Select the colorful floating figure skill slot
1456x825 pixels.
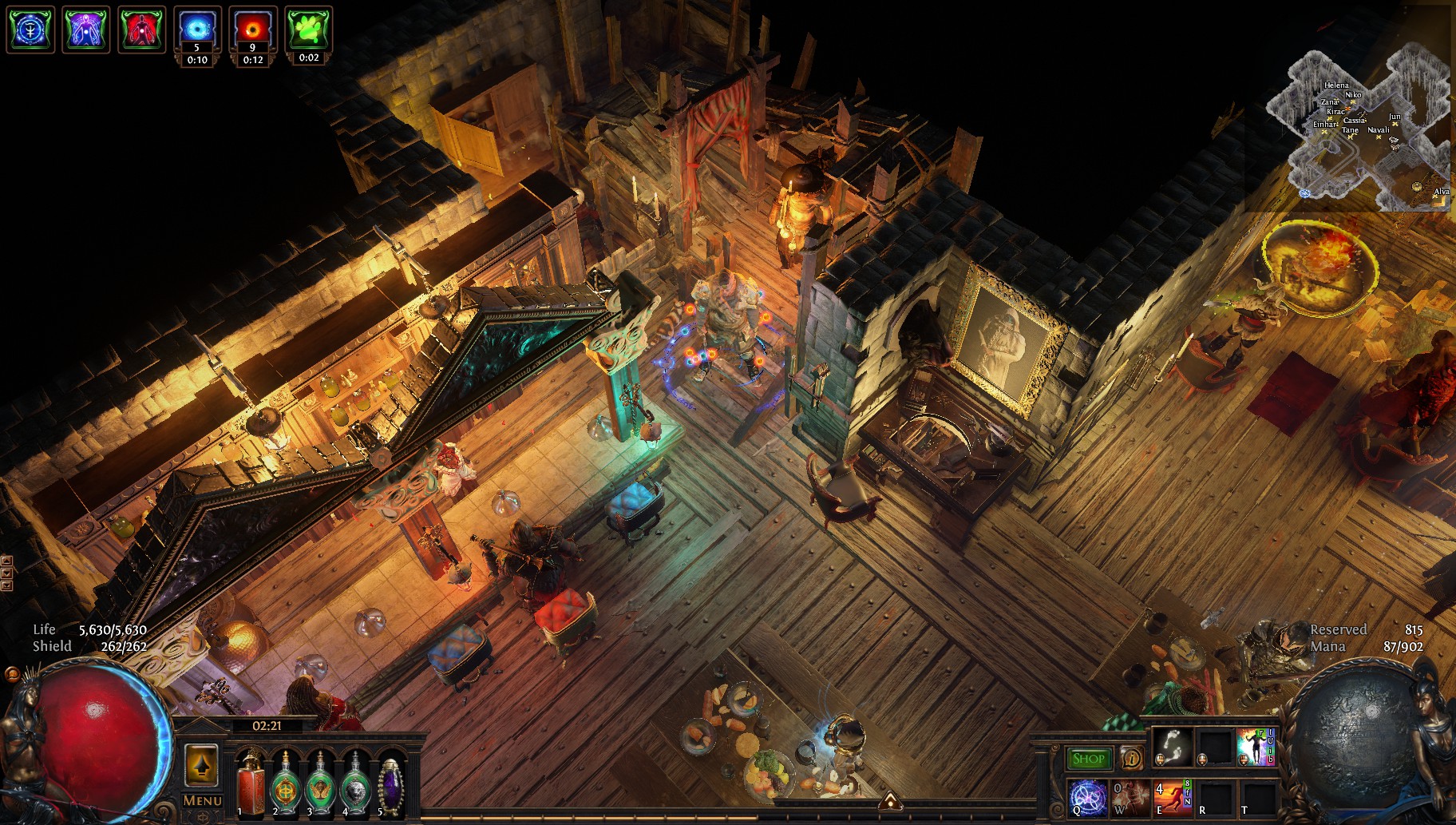(1256, 748)
